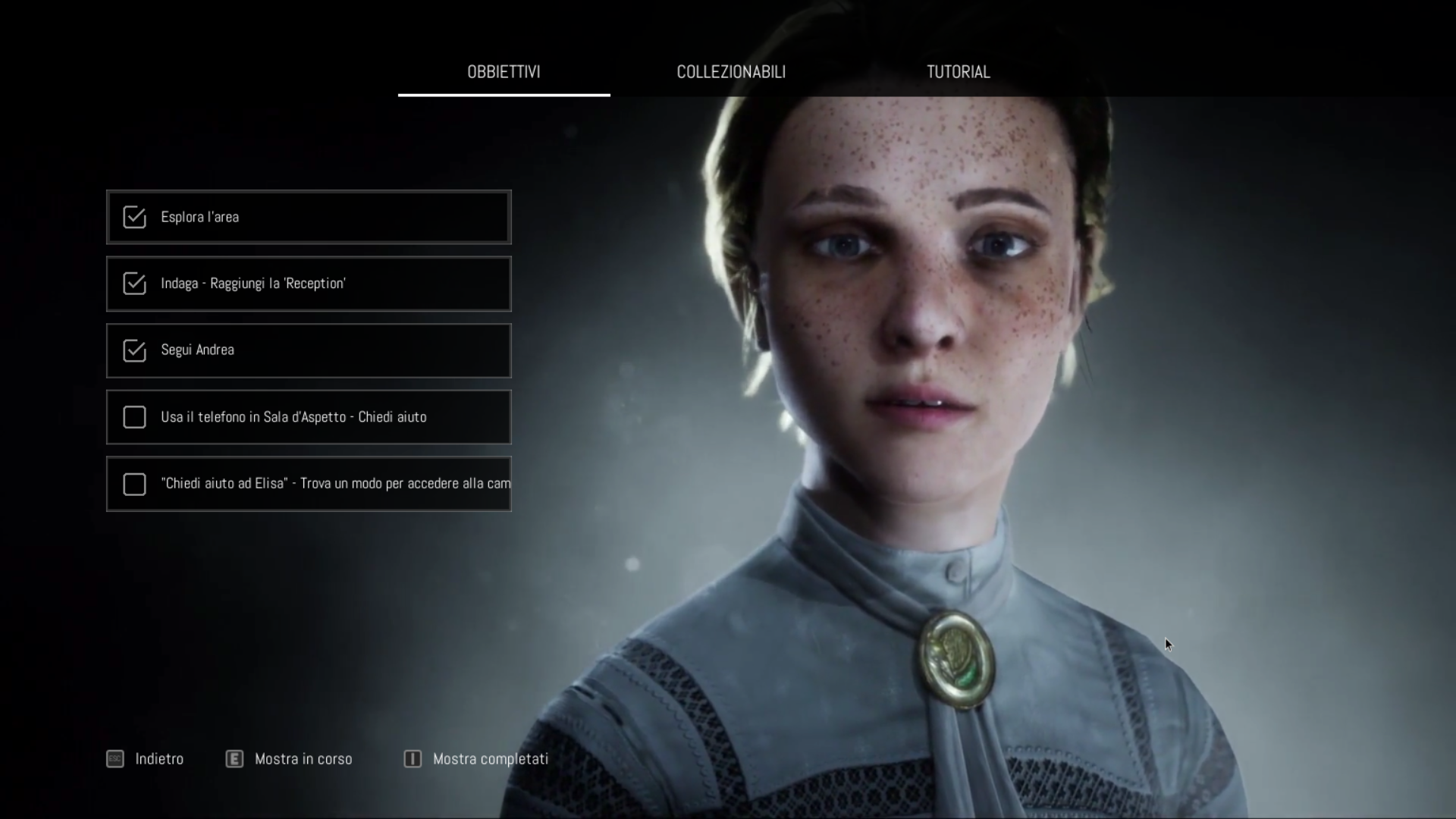This screenshot has width=1456, height=819.
Task: Open the "Usa il telefono" objective
Action: tap(309, 417)
